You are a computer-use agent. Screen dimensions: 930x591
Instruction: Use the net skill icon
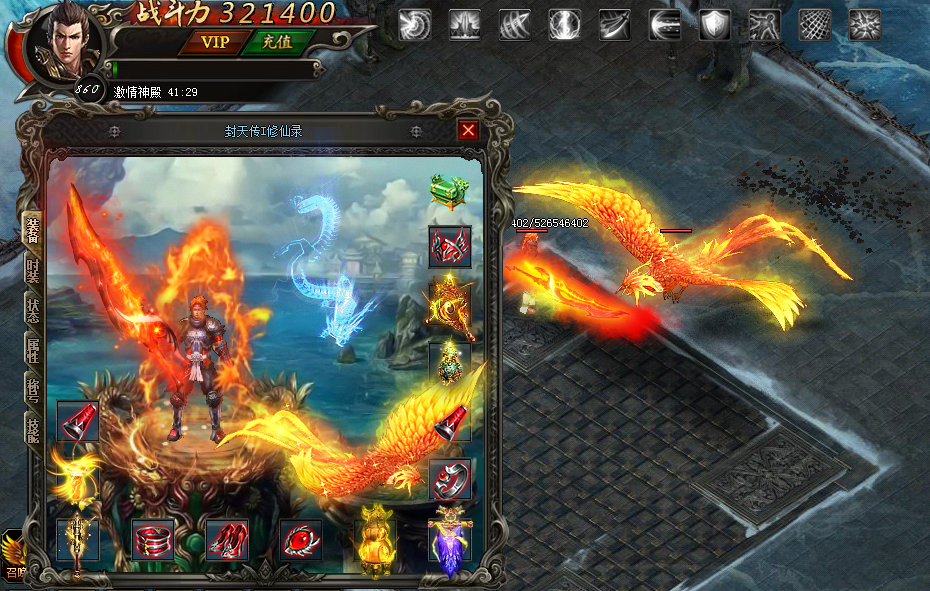[814, 24]
